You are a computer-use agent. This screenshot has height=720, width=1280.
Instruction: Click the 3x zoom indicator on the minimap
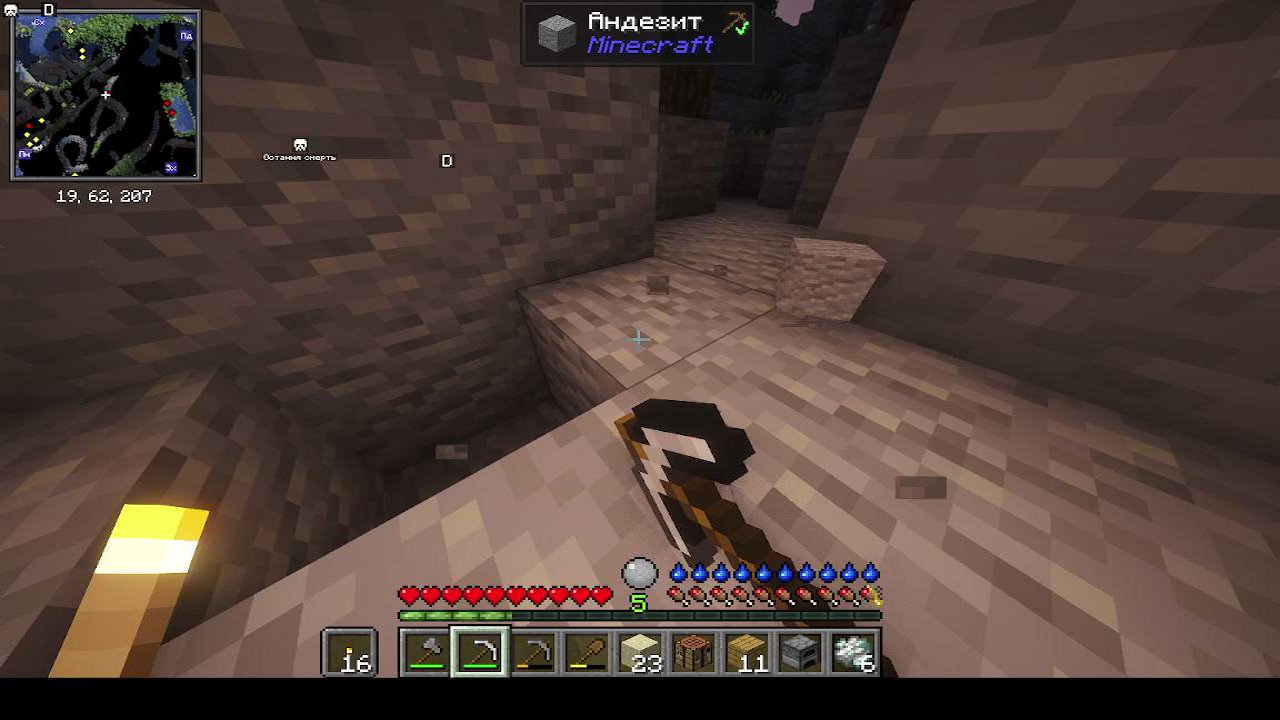[172, 167]
